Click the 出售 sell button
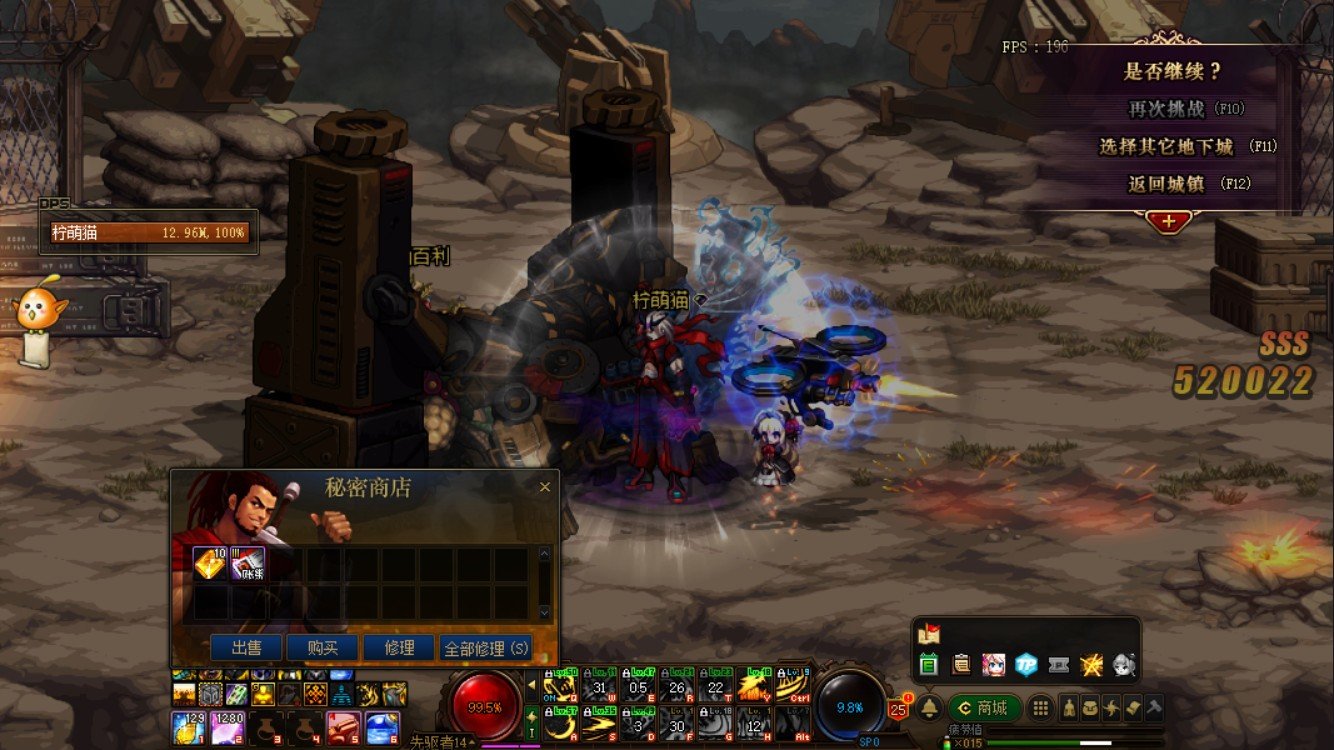The image size is (1334, 750). pos(246,648)
